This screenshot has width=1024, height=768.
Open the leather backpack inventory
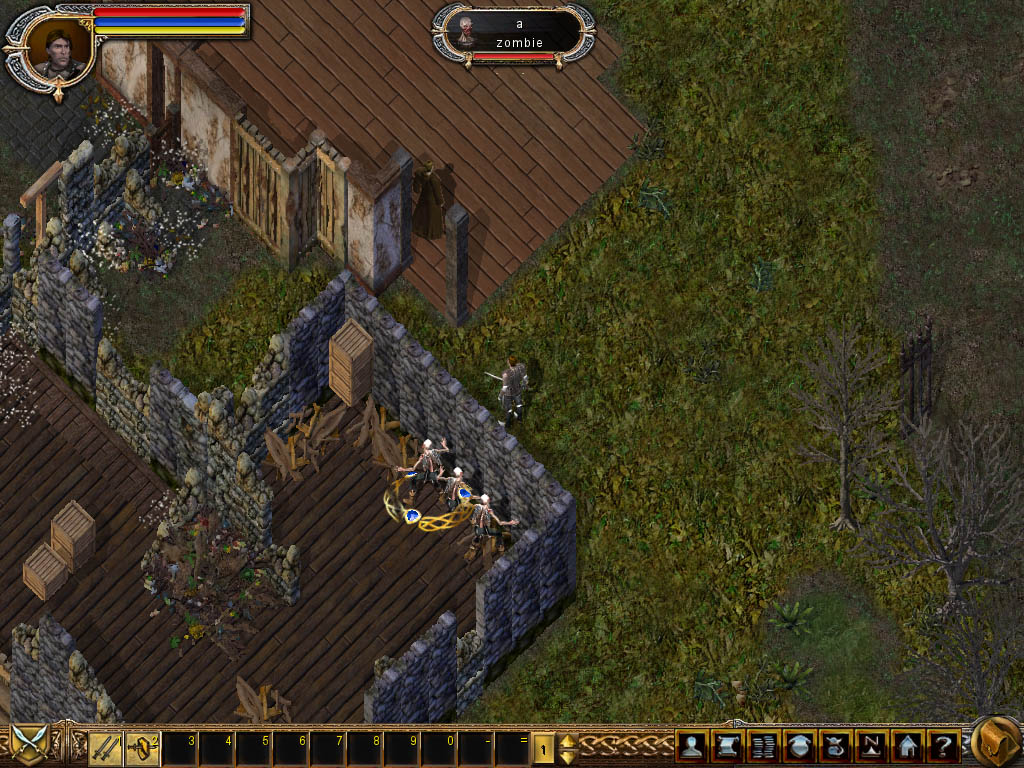click(x=995, y=742)
